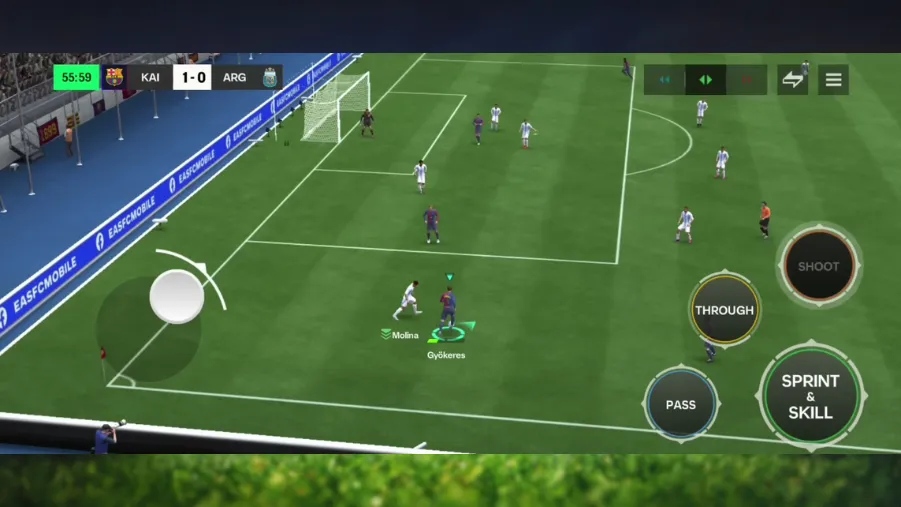Touch the virtual joystick knob
This screenshot has height=507, width=901.
tap(177, 296)
